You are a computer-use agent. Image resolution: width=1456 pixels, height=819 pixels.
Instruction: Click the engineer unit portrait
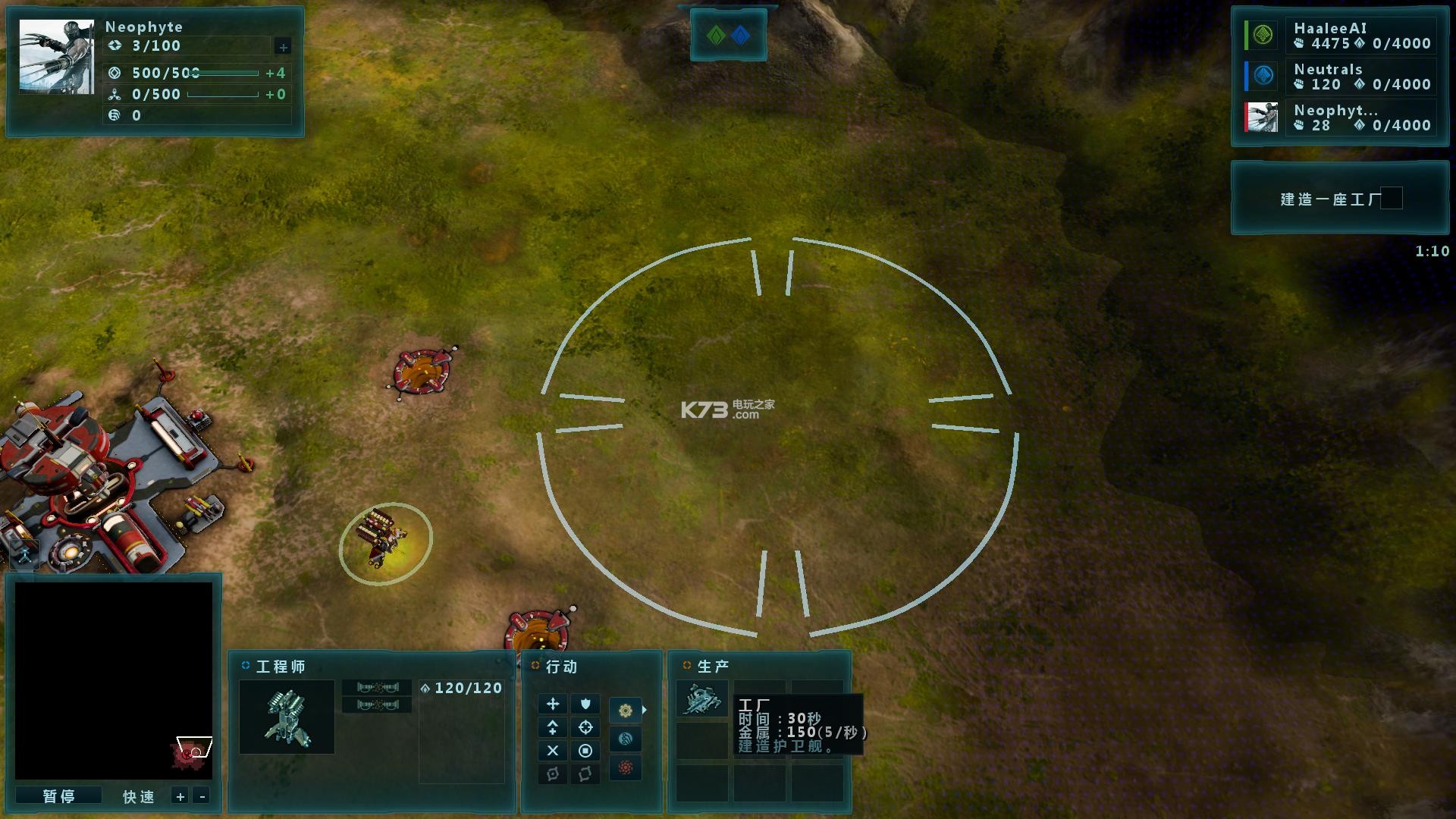287,717
